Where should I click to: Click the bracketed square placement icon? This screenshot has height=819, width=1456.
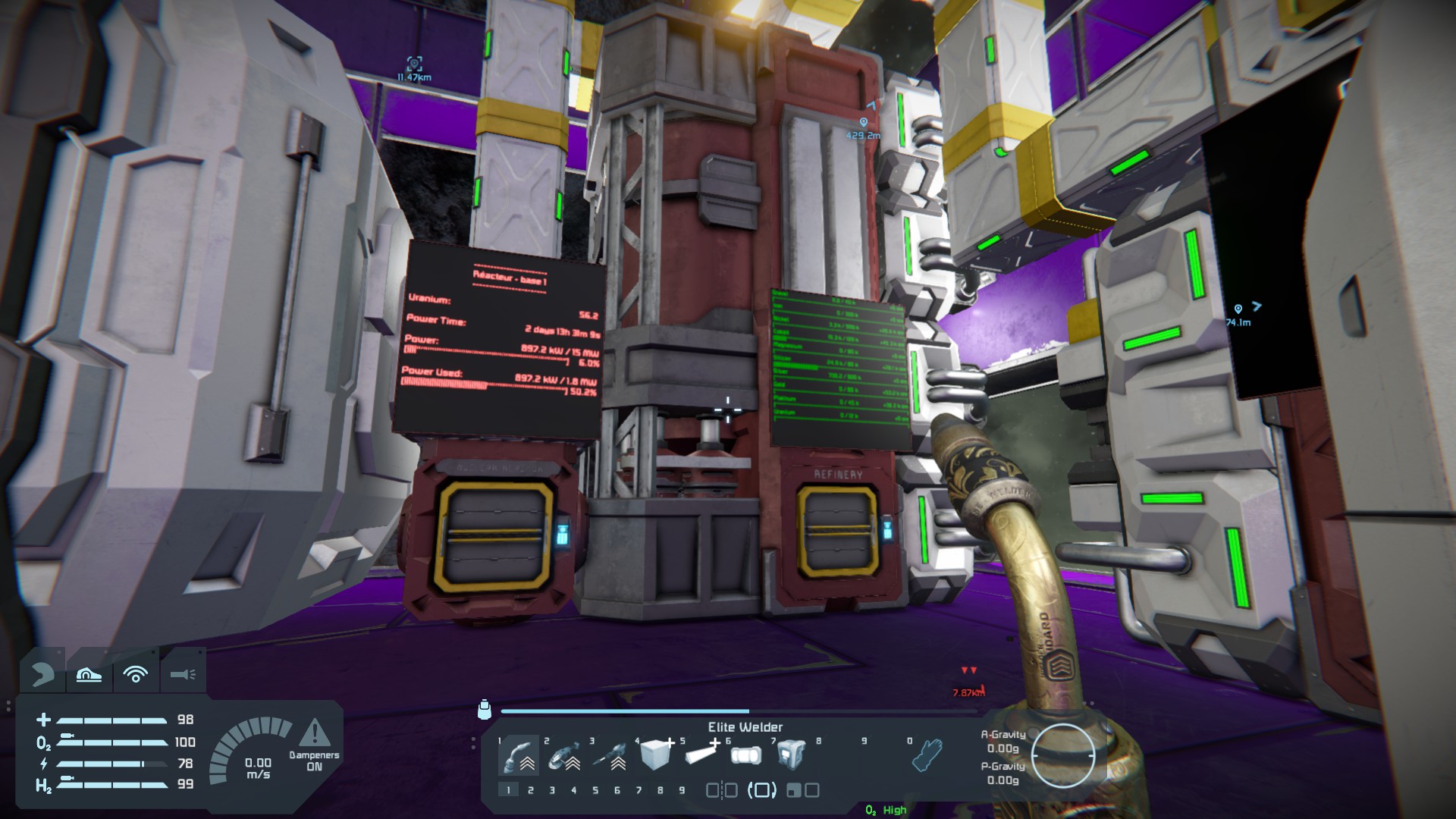761,790
